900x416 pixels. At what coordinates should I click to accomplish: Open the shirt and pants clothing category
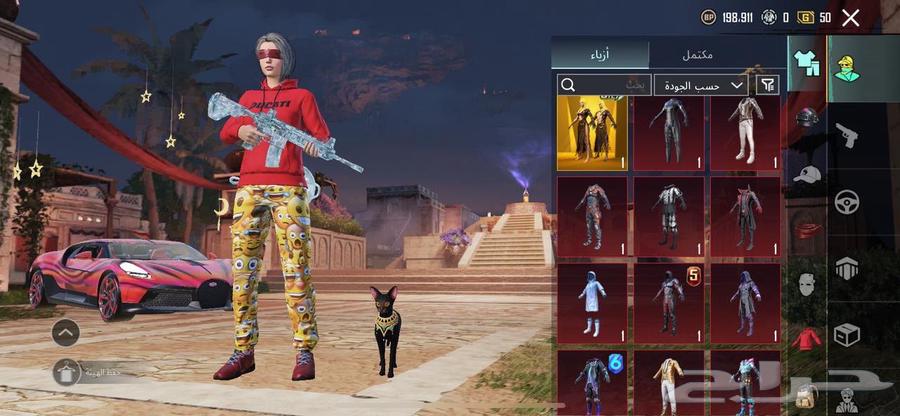[x=806, y=64]
